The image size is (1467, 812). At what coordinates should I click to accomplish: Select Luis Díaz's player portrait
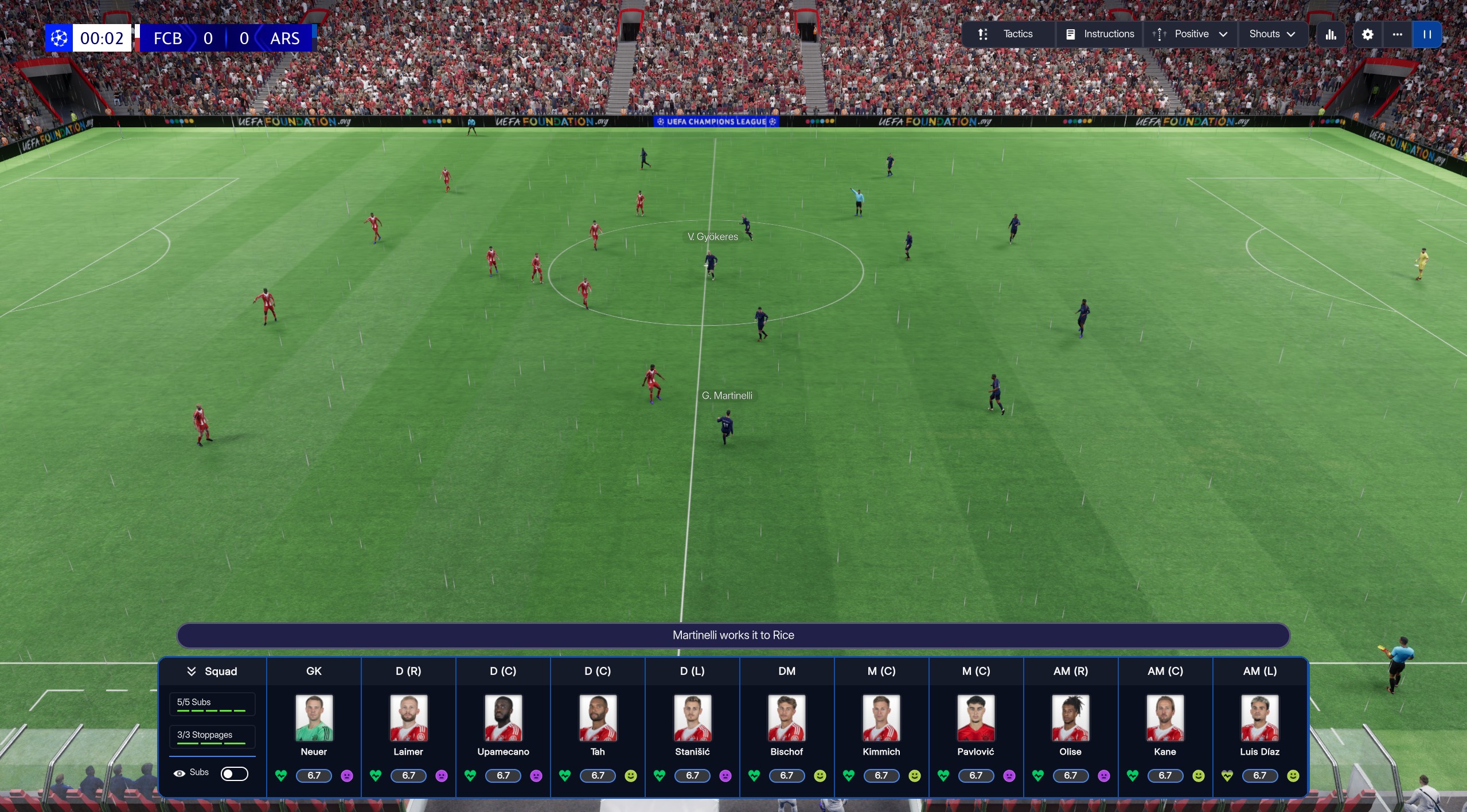1259,718
